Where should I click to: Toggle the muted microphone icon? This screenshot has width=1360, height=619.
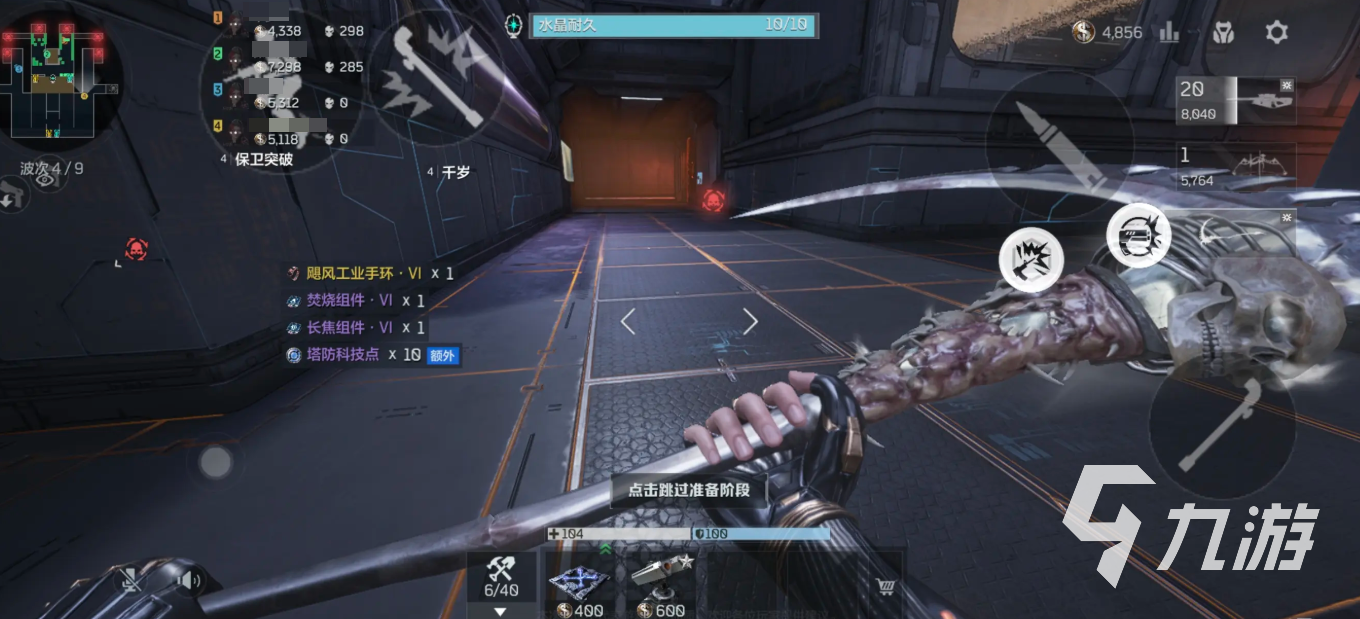(x=131, y=579)
